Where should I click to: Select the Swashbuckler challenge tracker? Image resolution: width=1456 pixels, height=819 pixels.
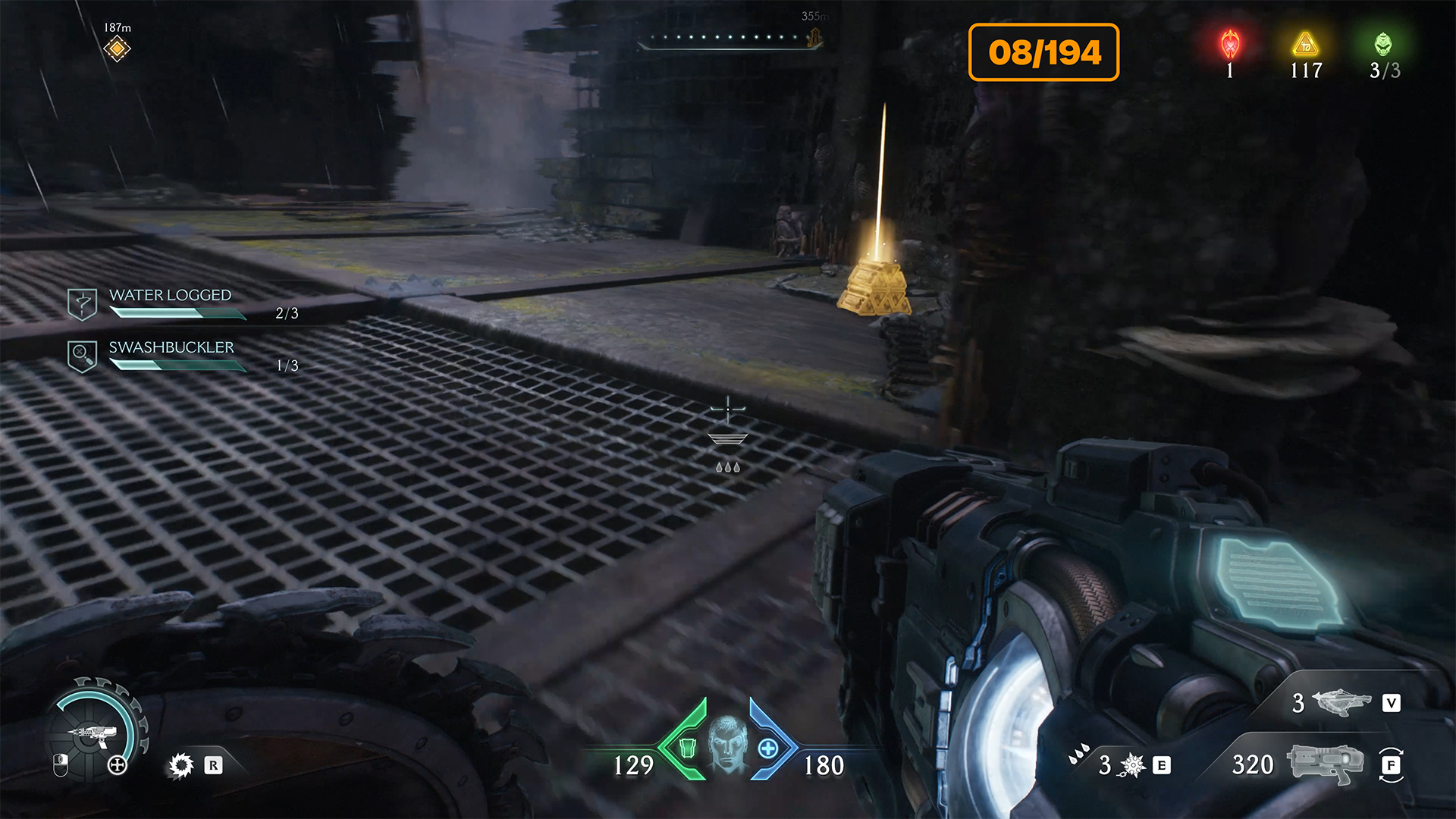click(x=171, y=356)
